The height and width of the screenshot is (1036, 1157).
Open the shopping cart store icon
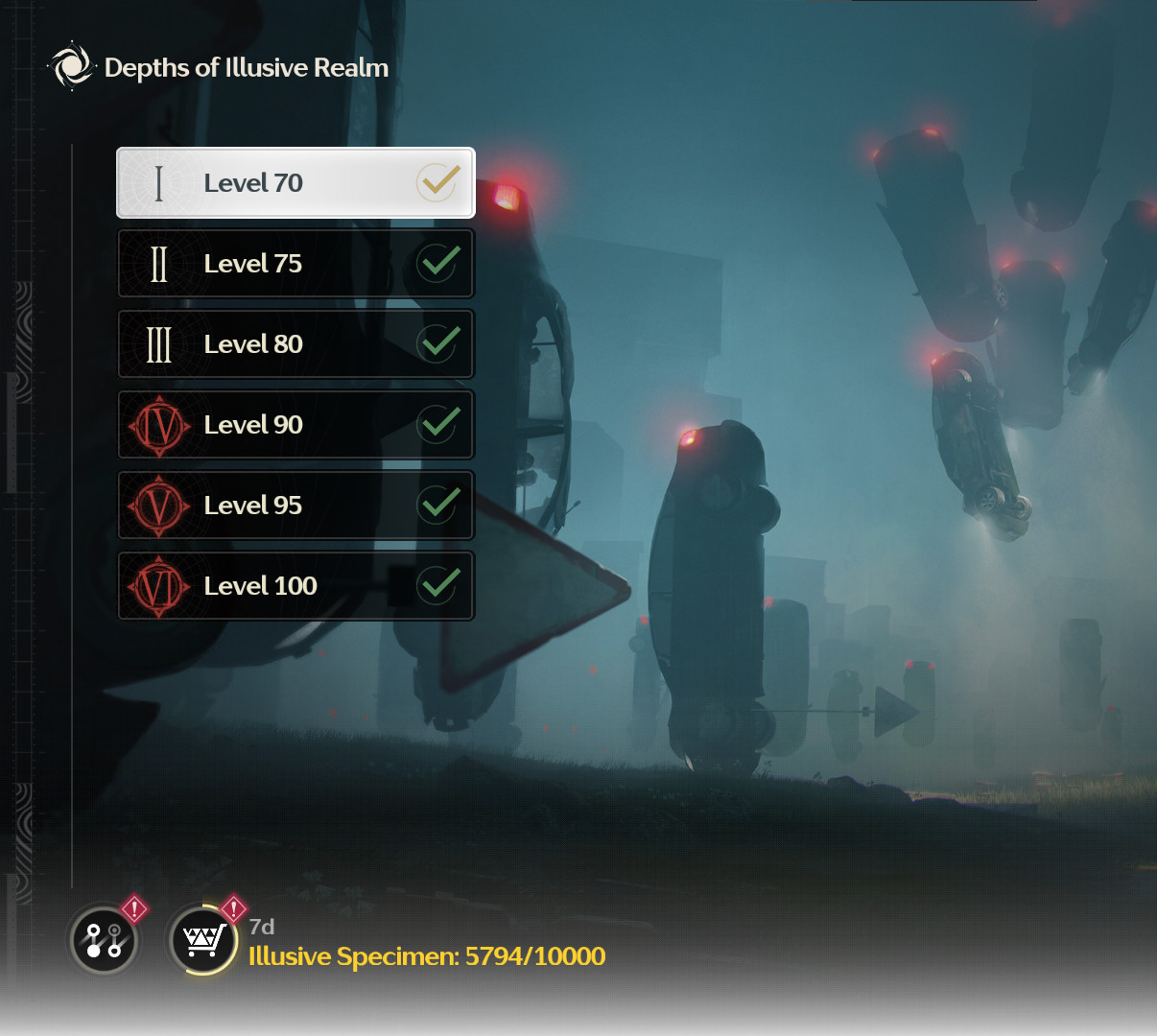tap(202, 940)
